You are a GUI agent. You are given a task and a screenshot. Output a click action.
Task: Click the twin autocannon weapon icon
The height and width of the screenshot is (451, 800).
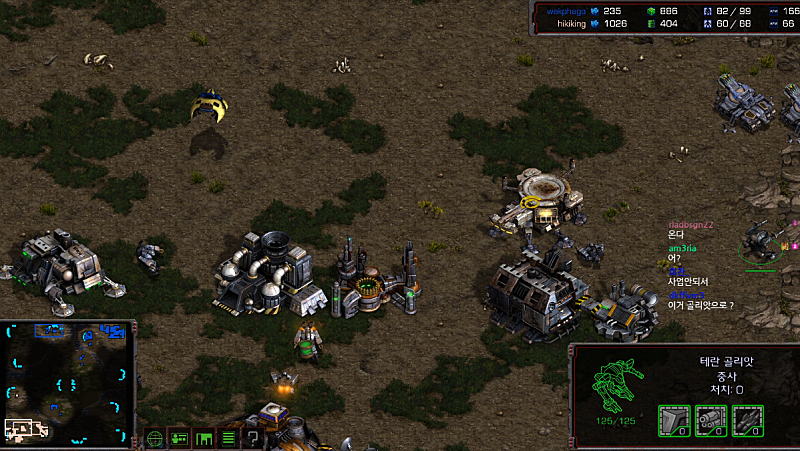pos(711,420)
